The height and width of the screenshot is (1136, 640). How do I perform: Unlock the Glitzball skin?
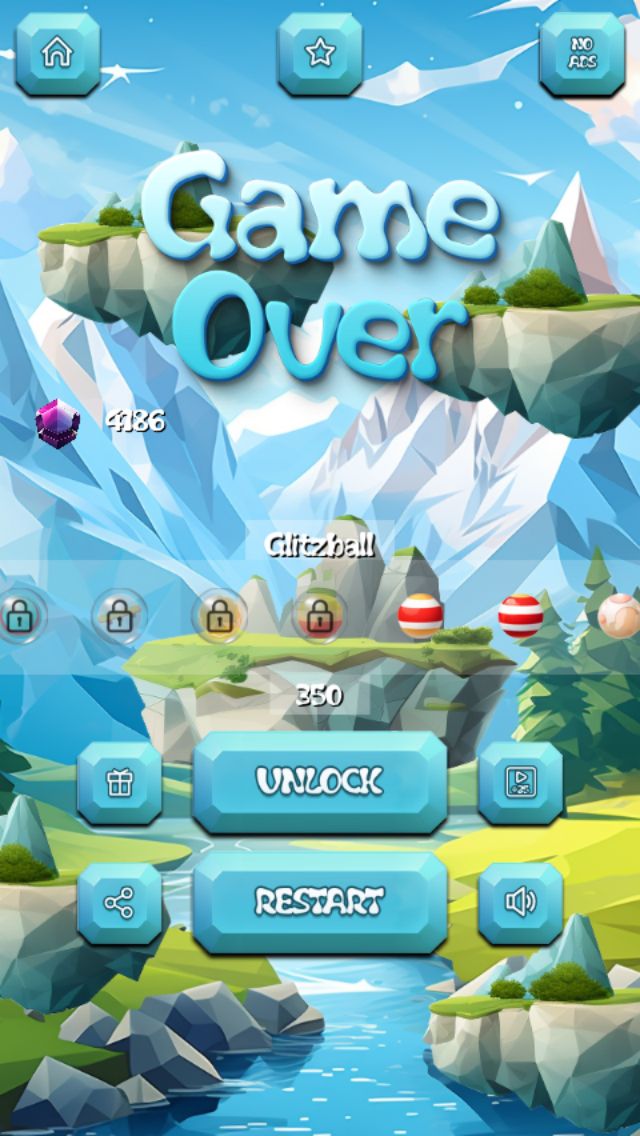(x=319, y=782)
